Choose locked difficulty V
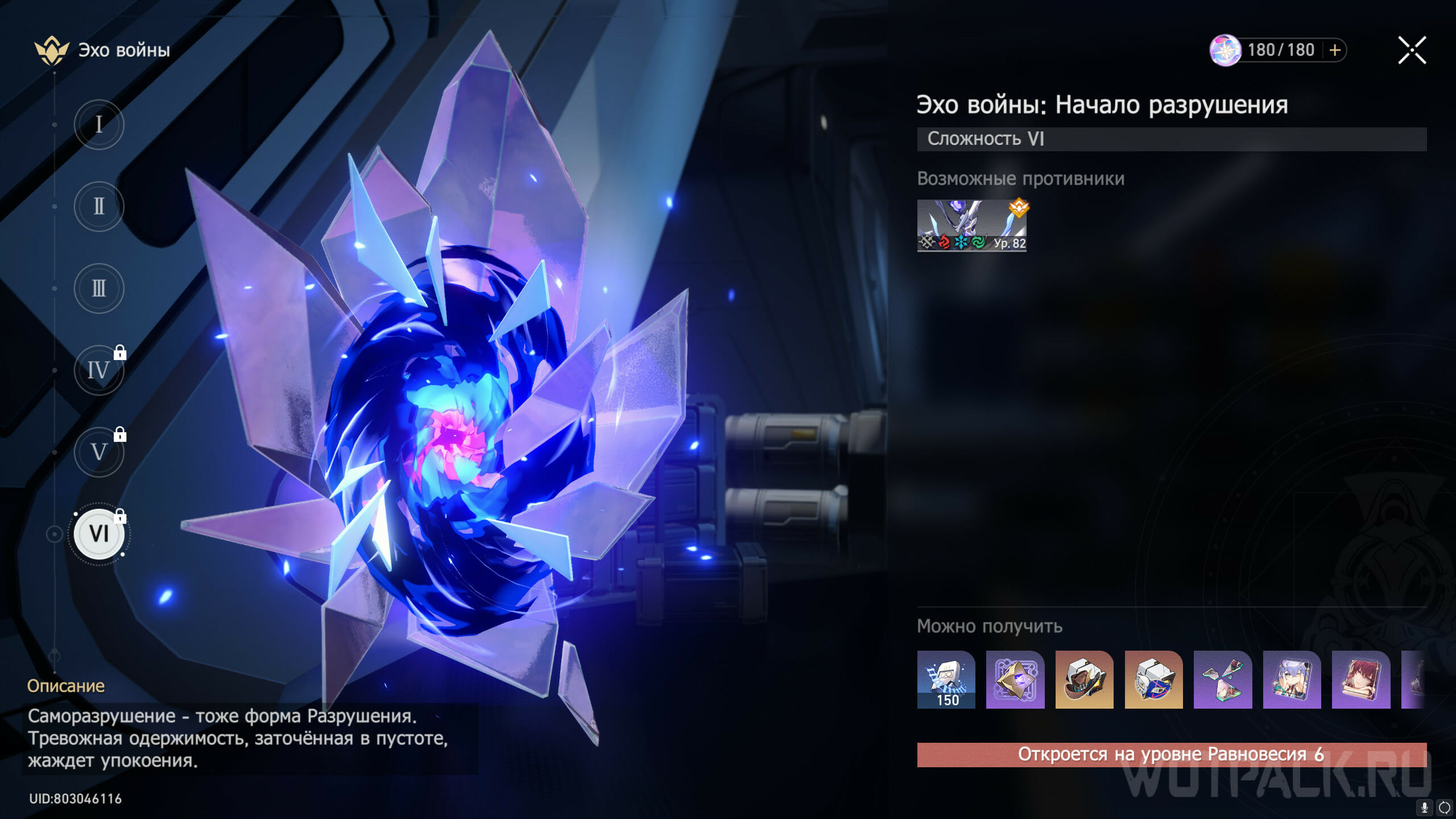Viewport: 1456px width, 819px height. click(x=99, y=452)
